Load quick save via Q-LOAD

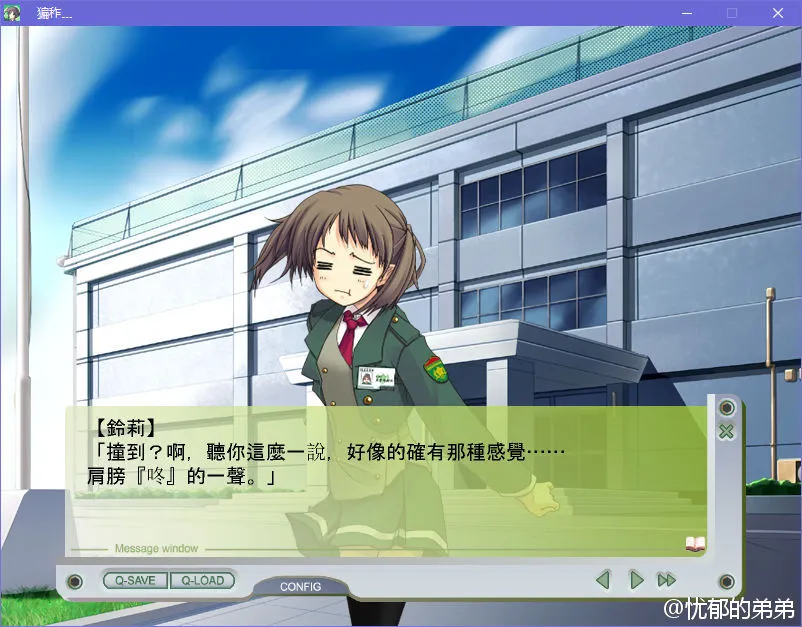coord(202,580)
